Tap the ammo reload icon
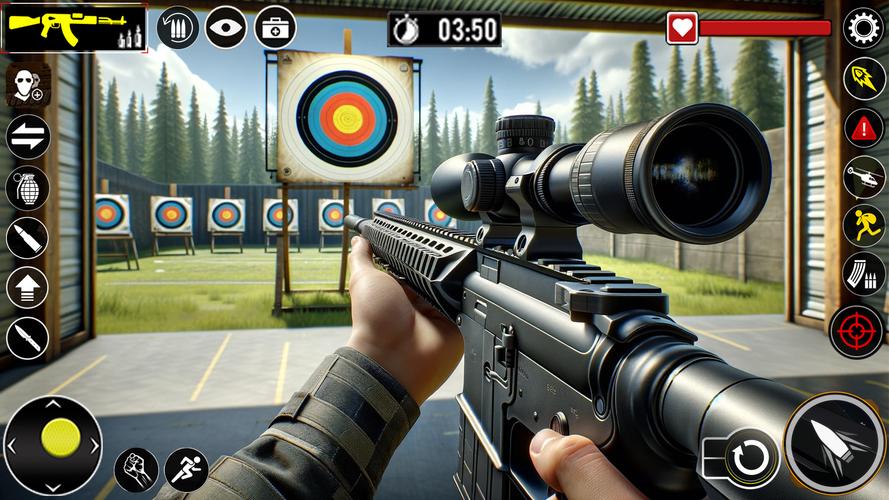The image size is (889, 500). [178, 27]
